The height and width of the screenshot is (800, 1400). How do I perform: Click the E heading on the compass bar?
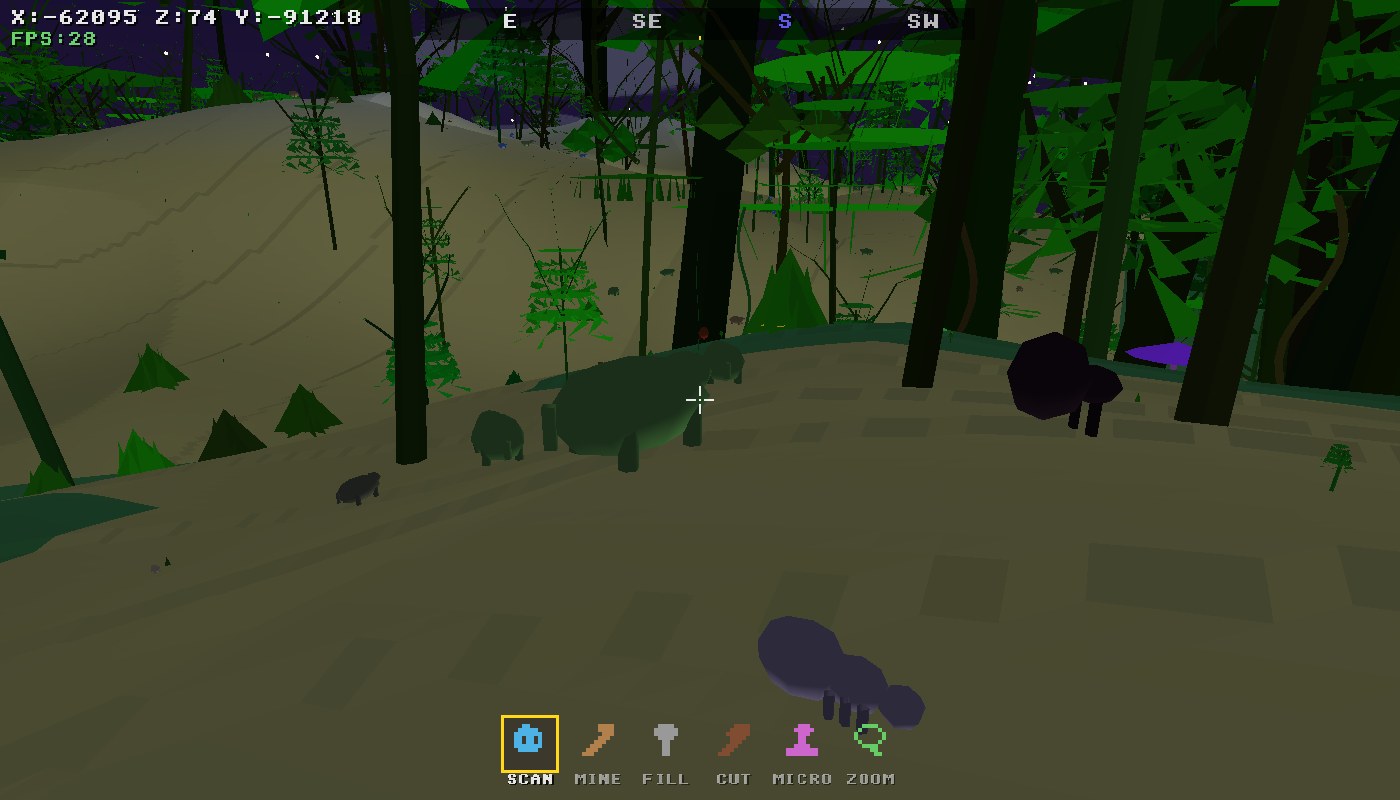click(508, 21)
